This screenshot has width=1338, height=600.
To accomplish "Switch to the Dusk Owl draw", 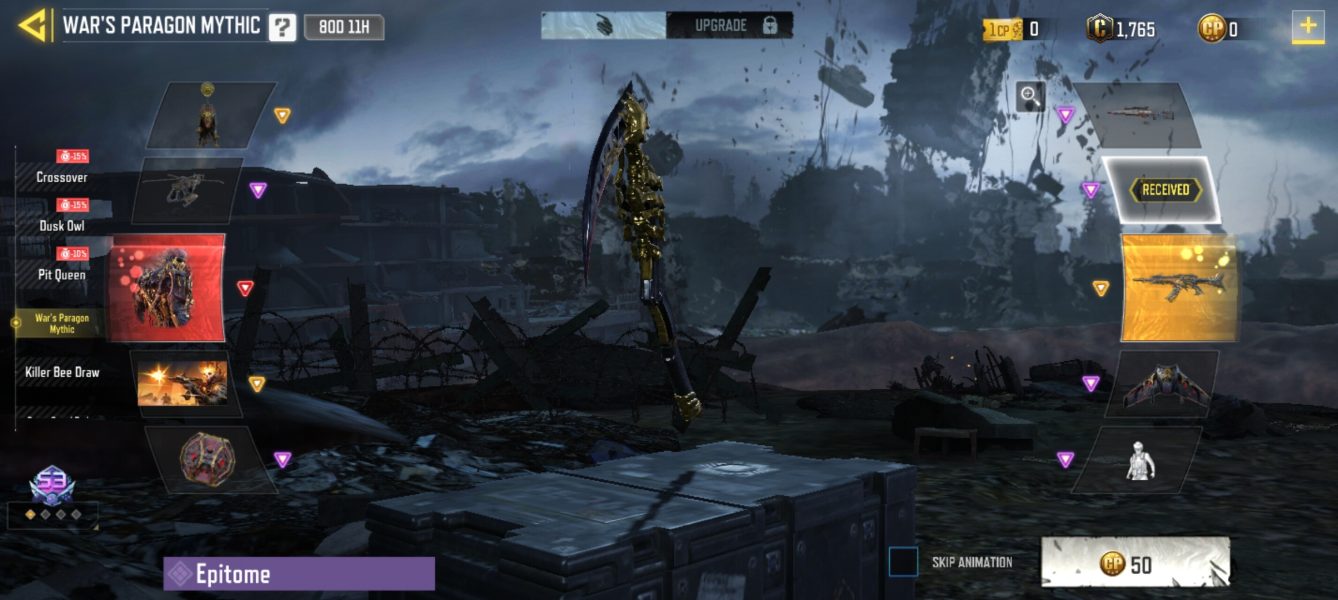I will (62, 225).
